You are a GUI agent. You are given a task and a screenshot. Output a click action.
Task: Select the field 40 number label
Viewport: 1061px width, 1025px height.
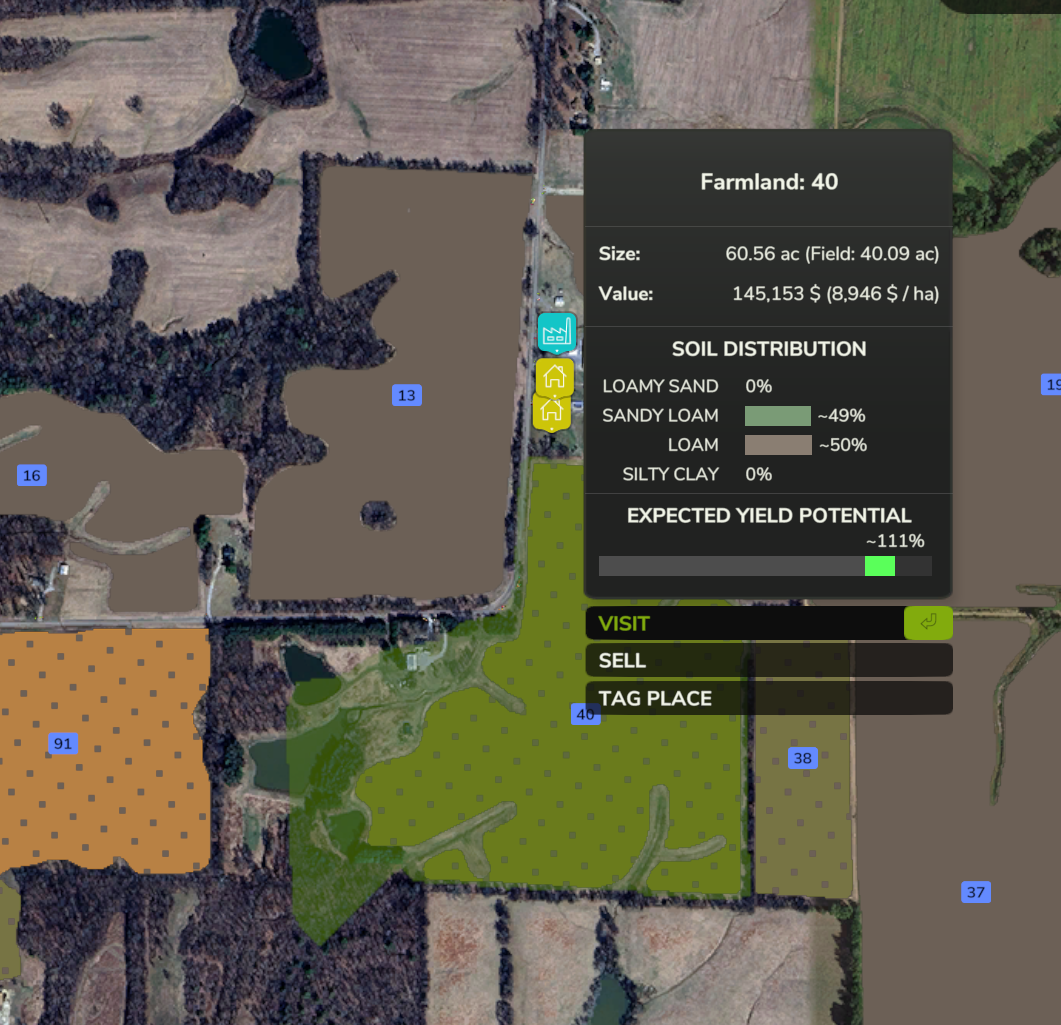(x=585, y=714)
